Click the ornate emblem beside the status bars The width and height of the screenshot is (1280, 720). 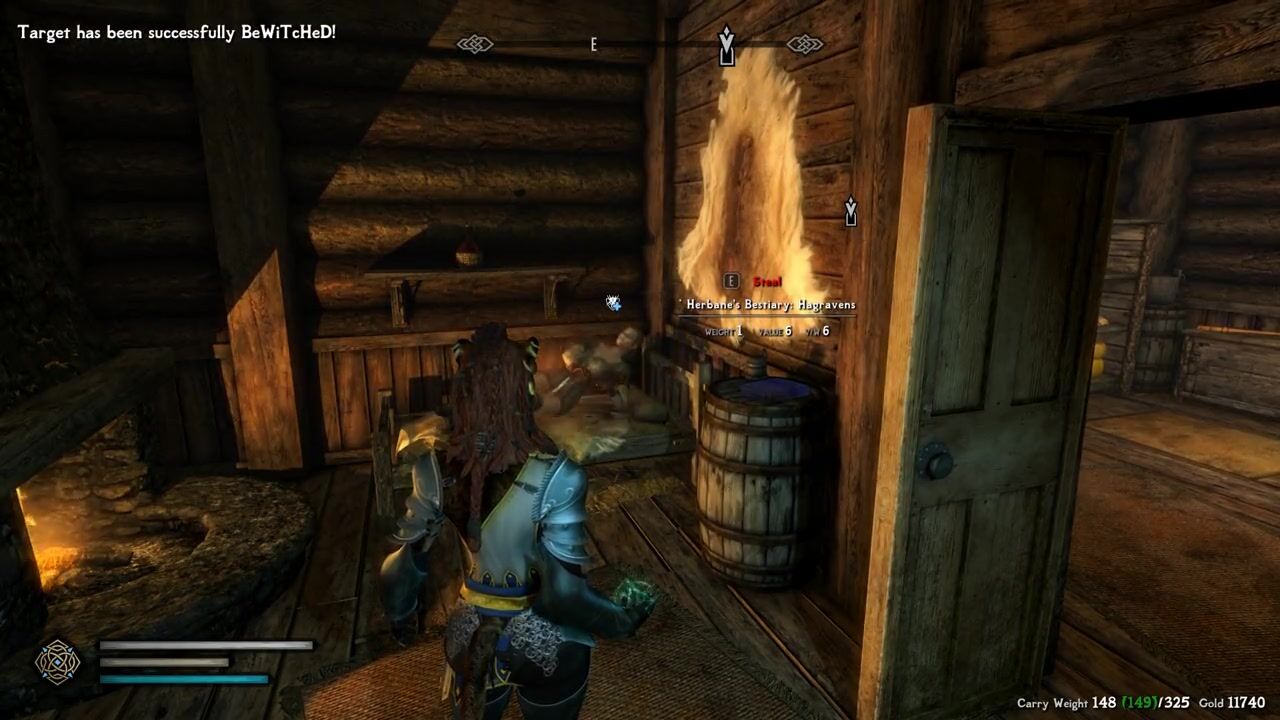(x=57, y=661)
